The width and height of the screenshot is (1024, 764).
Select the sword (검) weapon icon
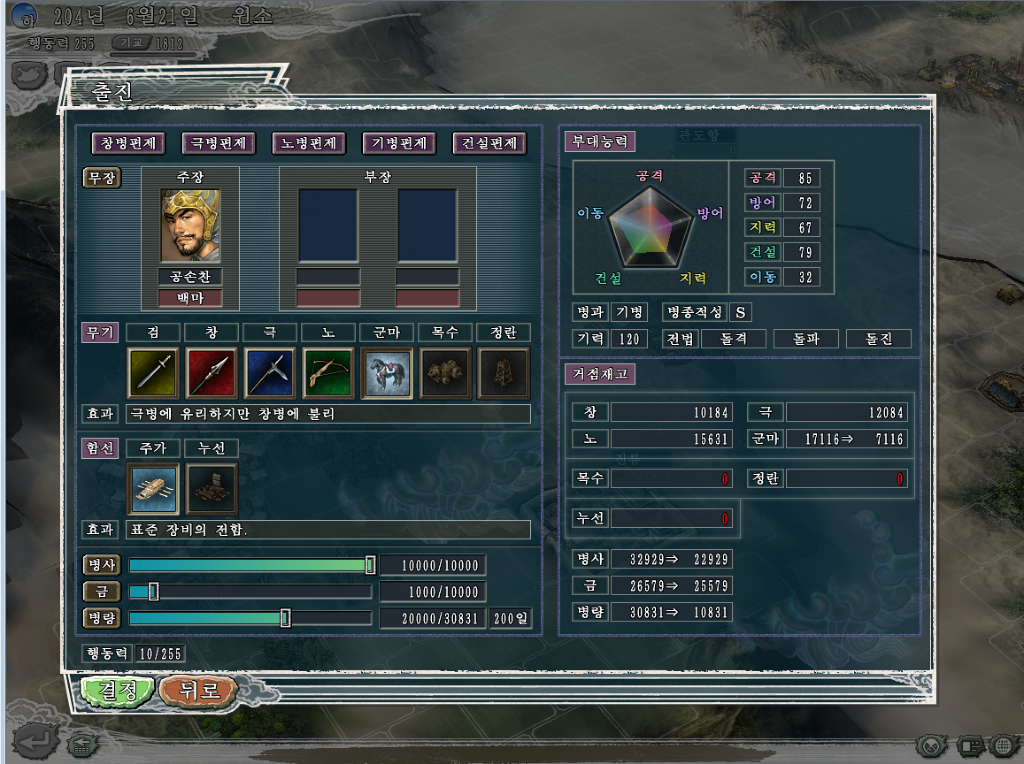[153, 373]
